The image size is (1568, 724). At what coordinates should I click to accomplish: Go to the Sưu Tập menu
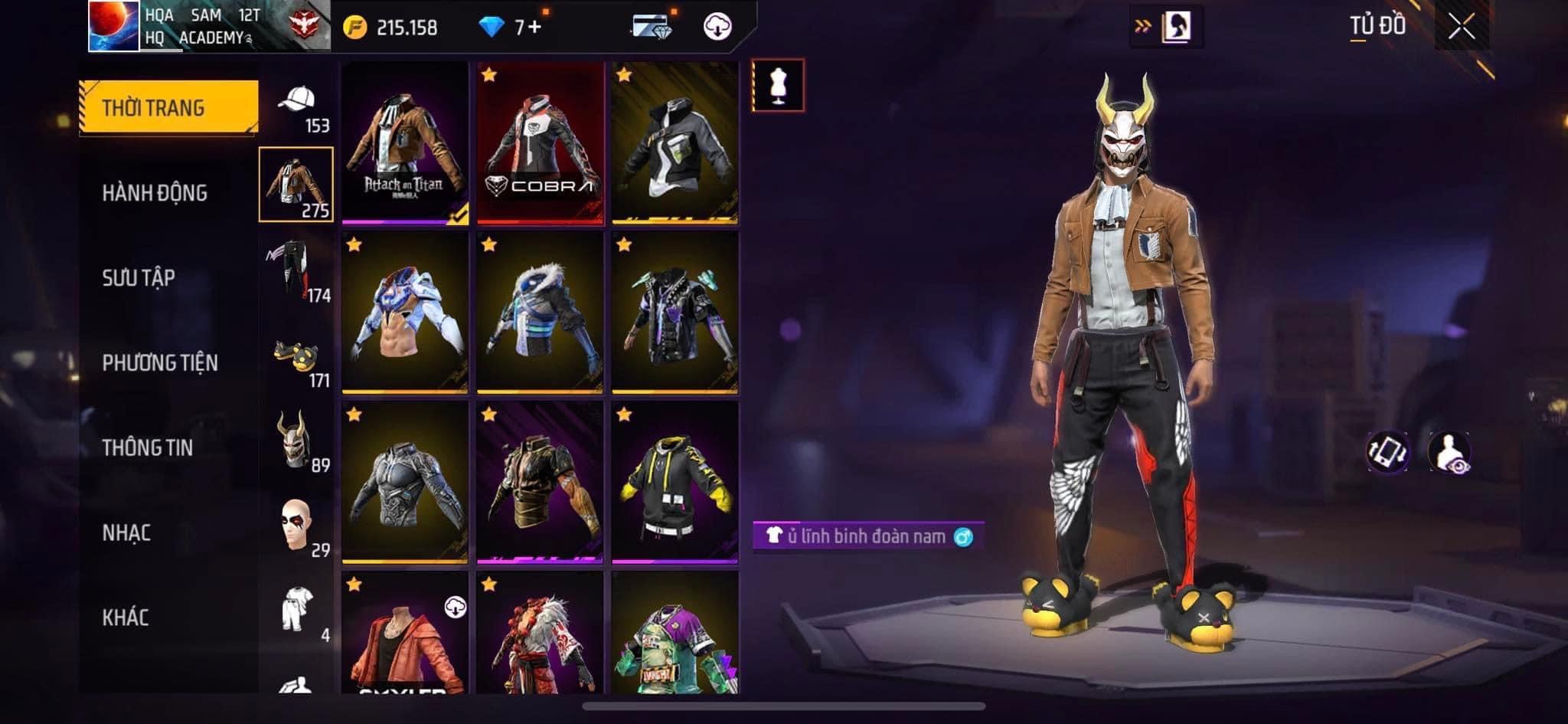pos(139,278)
